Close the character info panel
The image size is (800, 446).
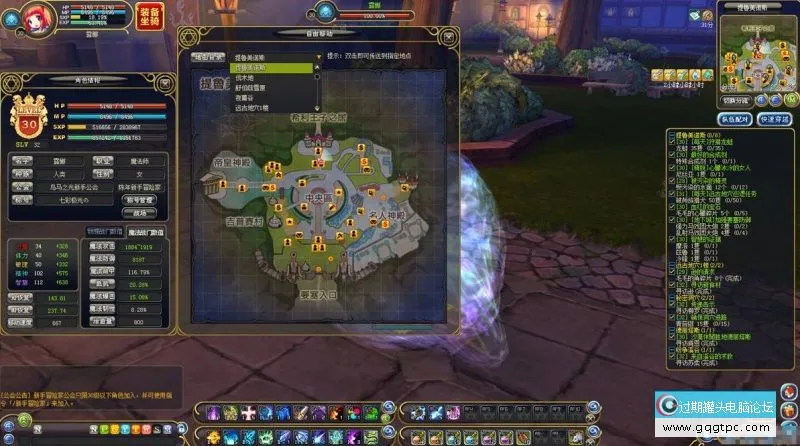[168, 81]
